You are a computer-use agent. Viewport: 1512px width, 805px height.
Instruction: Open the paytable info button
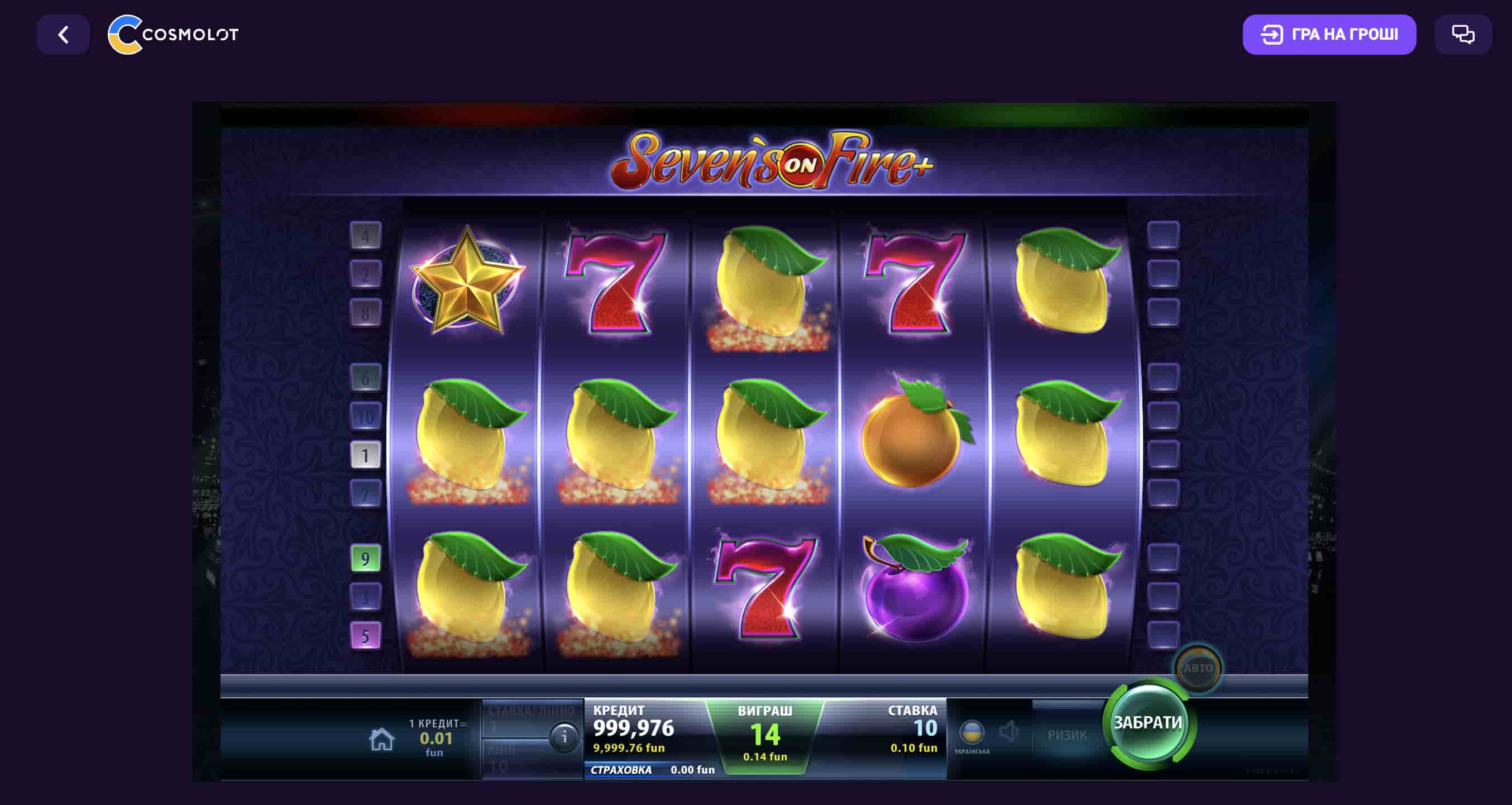tap(564, 736)
